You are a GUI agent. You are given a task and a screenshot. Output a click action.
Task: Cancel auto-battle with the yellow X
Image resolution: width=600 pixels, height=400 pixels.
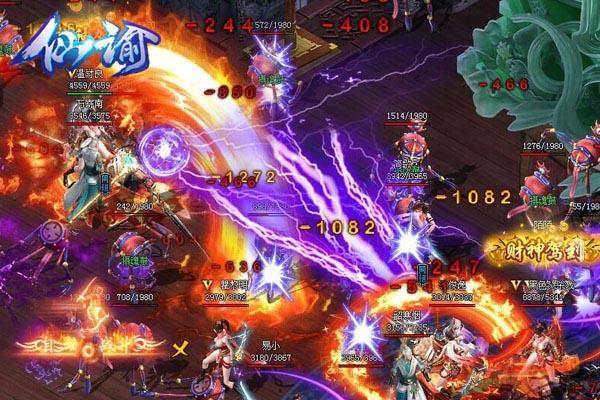click(181, 350)
